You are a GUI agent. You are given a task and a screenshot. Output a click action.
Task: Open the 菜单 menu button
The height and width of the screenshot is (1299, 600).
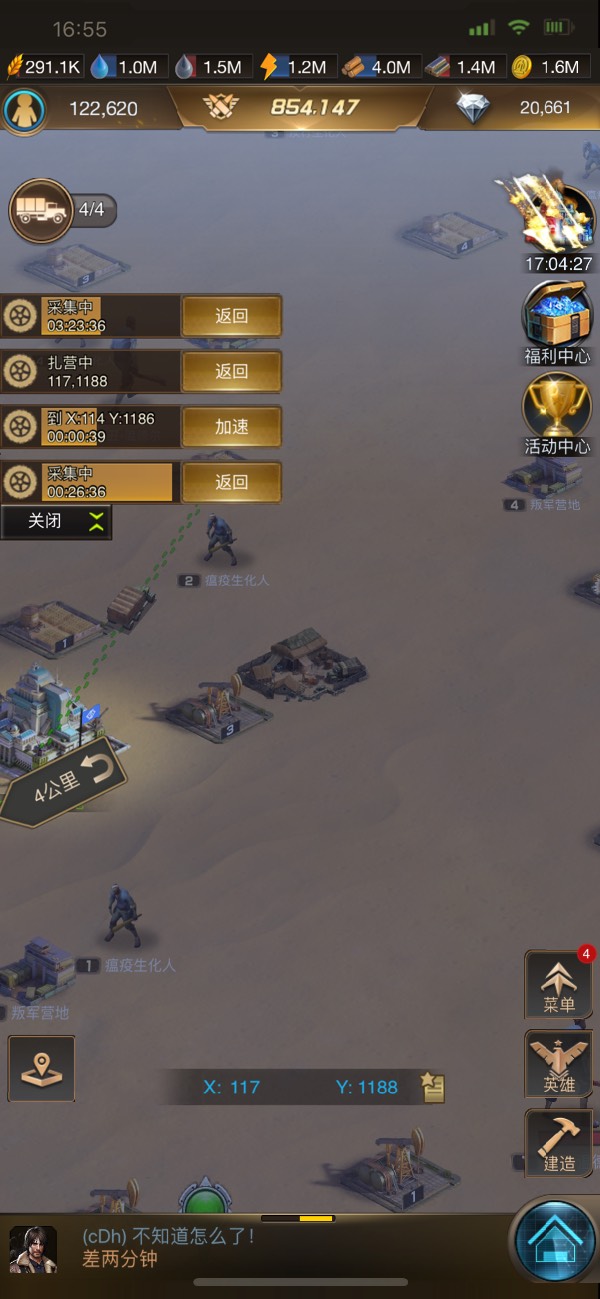[558, 984]
